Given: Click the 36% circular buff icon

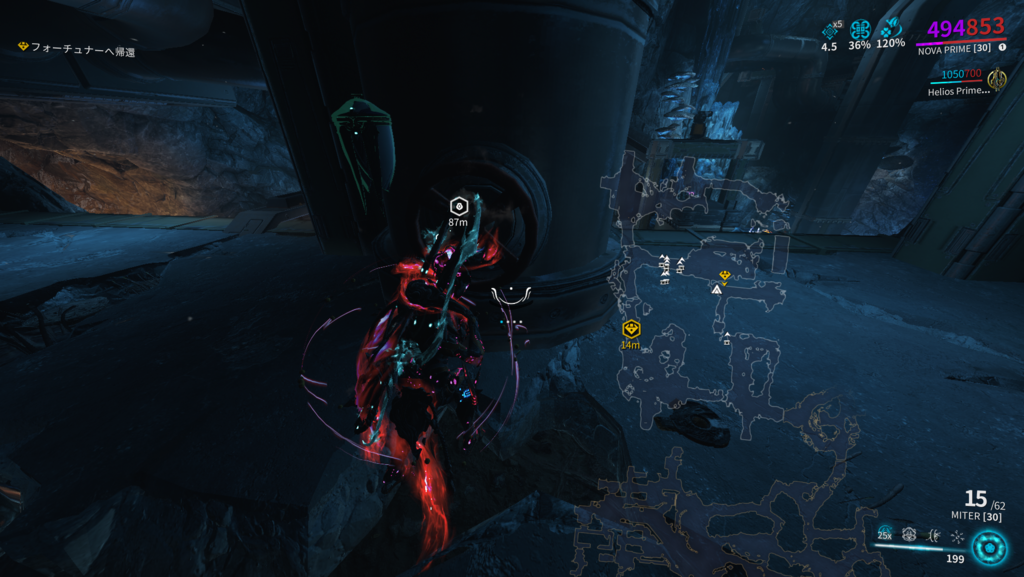Looking at the screenshot, I should pos(860,30).
